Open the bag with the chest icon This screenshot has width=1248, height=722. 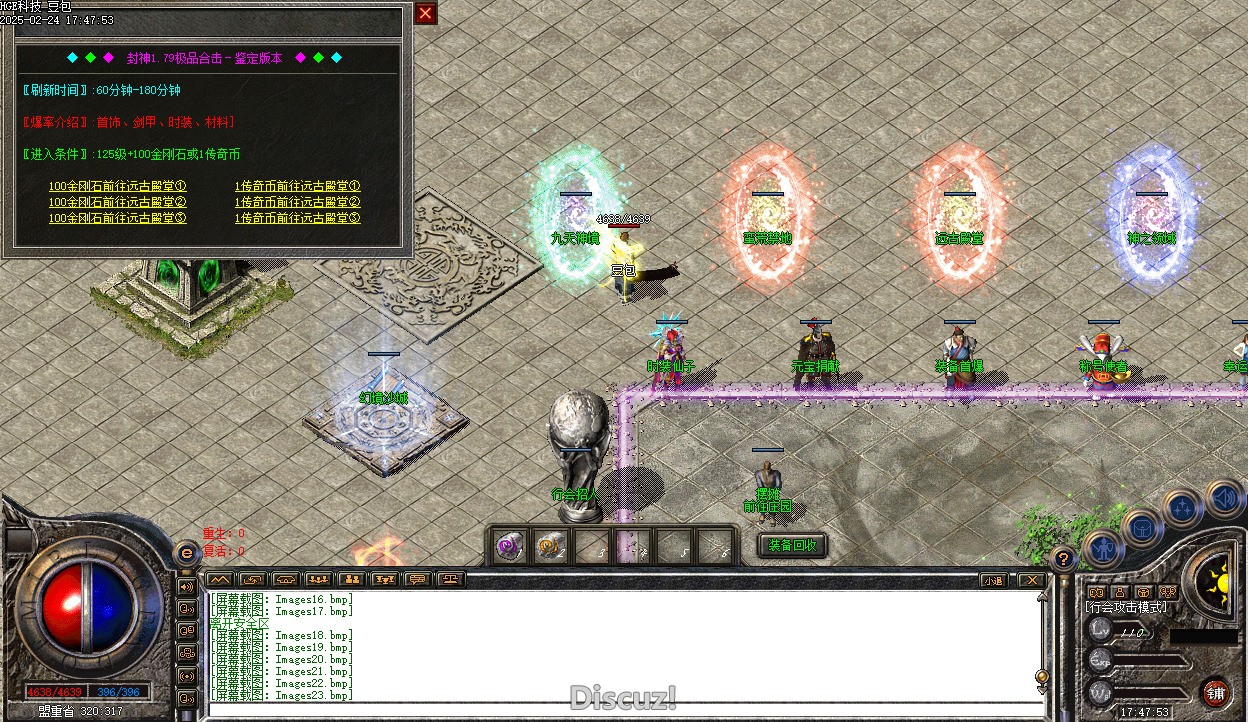pyautogui.click(x=1142, y=527)
